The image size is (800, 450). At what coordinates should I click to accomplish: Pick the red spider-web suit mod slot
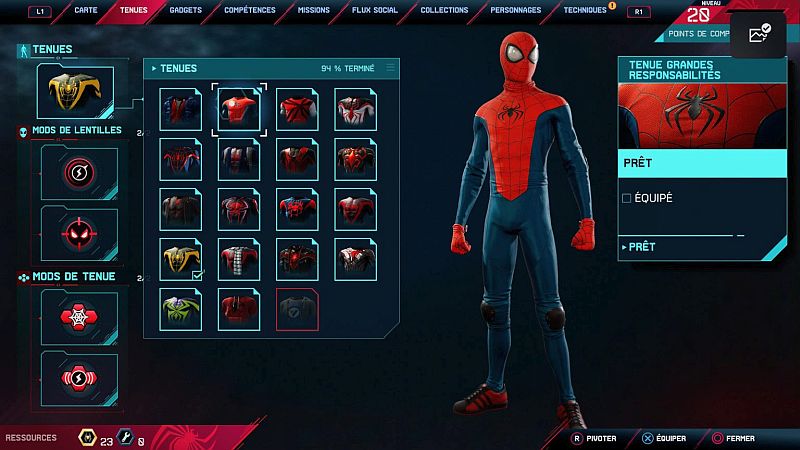coord(78,317)
